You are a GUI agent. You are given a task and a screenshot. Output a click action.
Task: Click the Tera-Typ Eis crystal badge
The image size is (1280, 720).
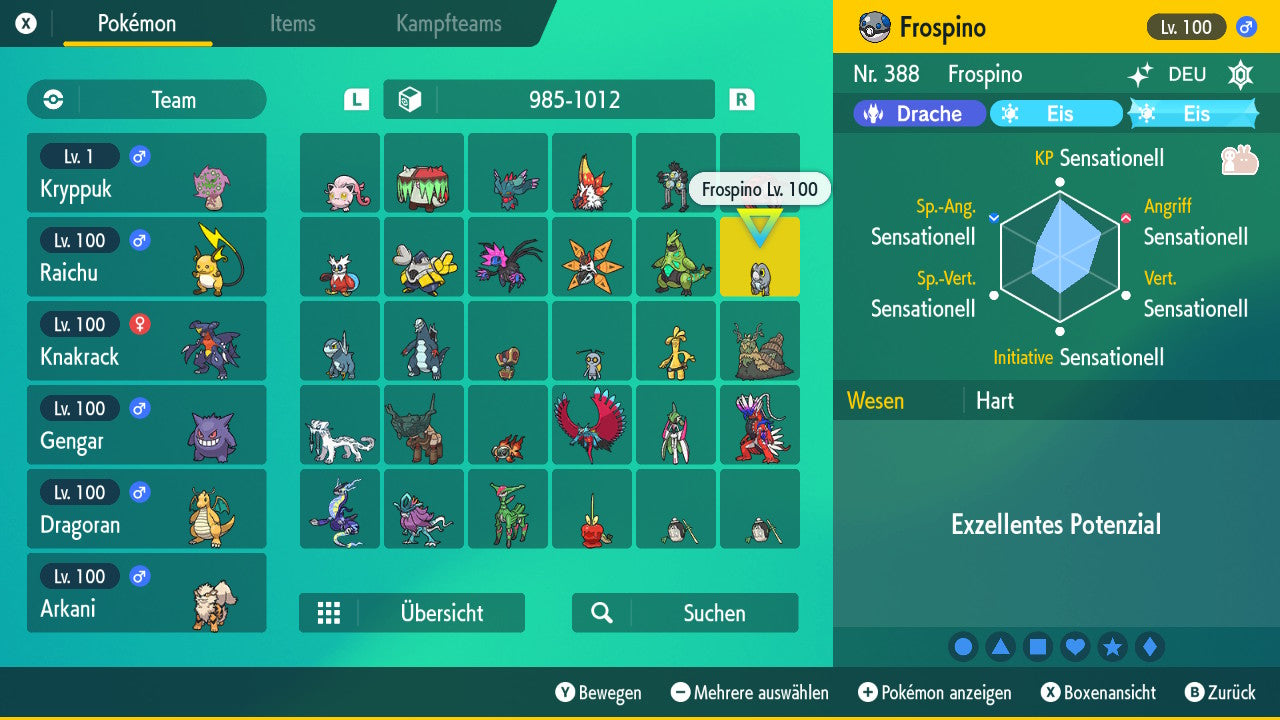[1195, 113]
